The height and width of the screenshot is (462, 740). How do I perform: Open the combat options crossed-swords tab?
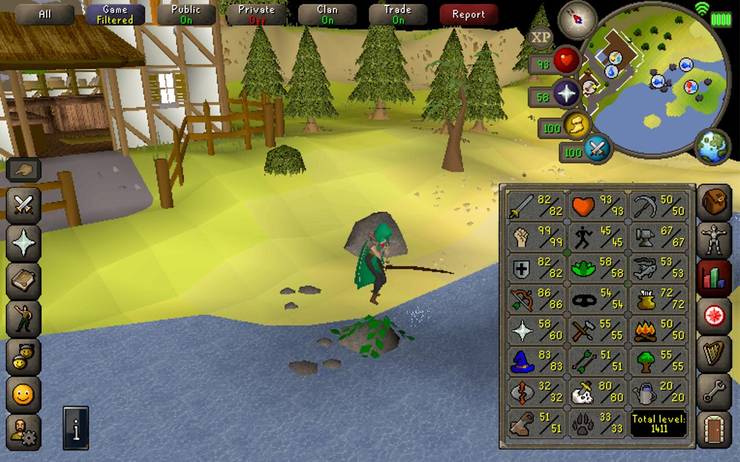[x=23, y=206]
